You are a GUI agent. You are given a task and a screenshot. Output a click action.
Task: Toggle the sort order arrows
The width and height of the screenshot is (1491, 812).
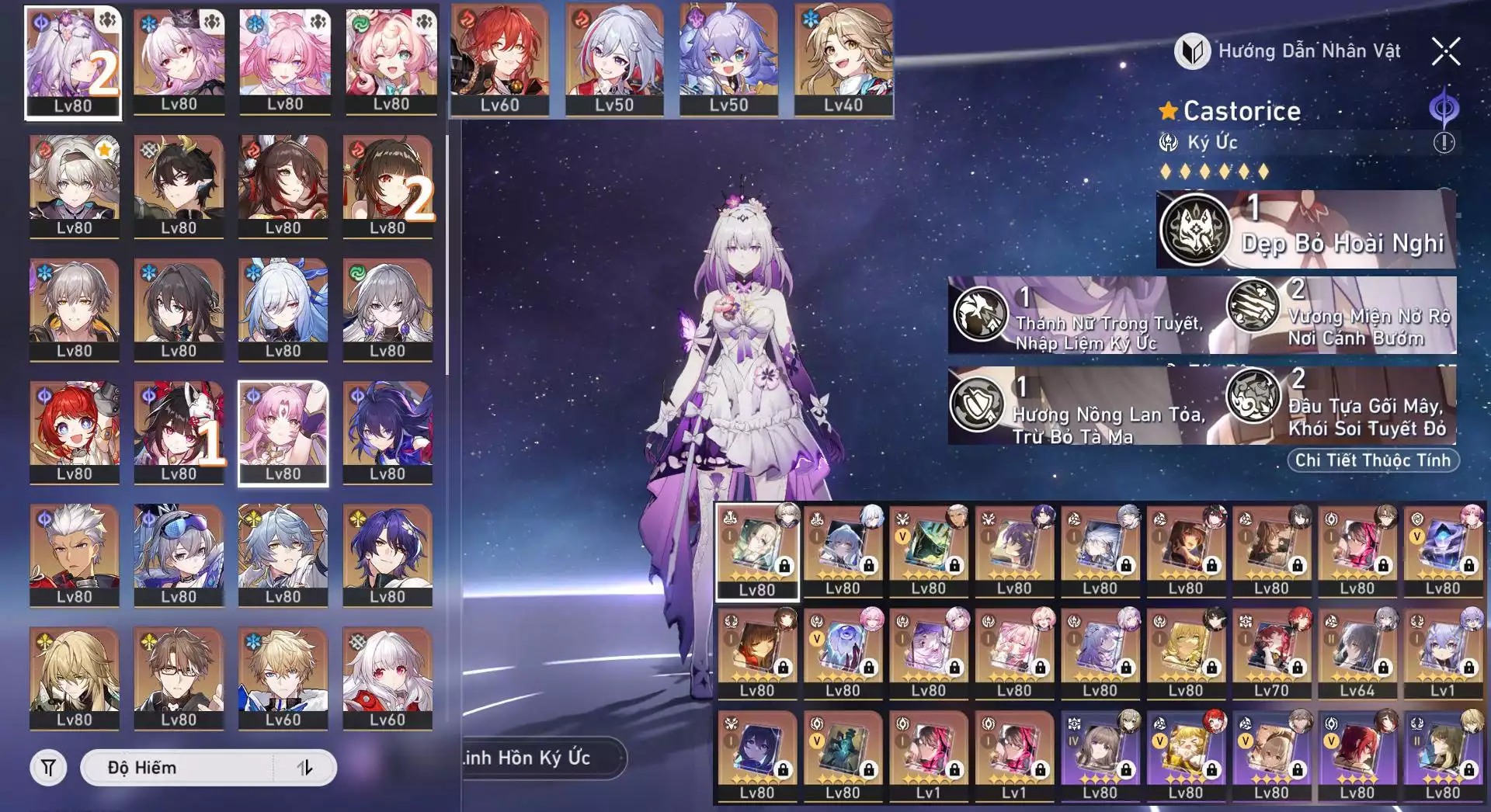(x=305, y=768)
